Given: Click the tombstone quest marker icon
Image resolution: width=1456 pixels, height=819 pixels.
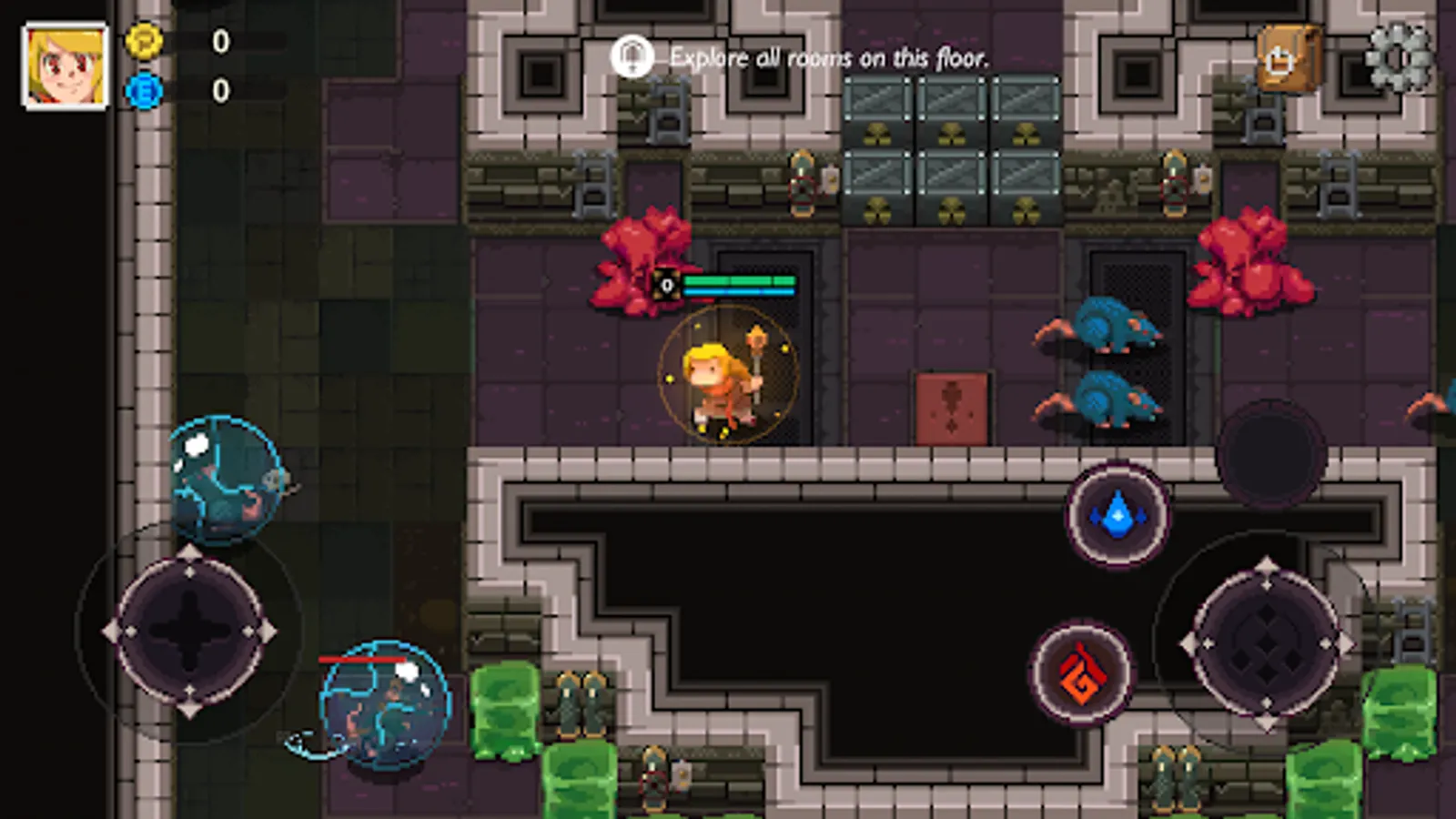Looking at the screenshot, I should click(x=632, y=56).
